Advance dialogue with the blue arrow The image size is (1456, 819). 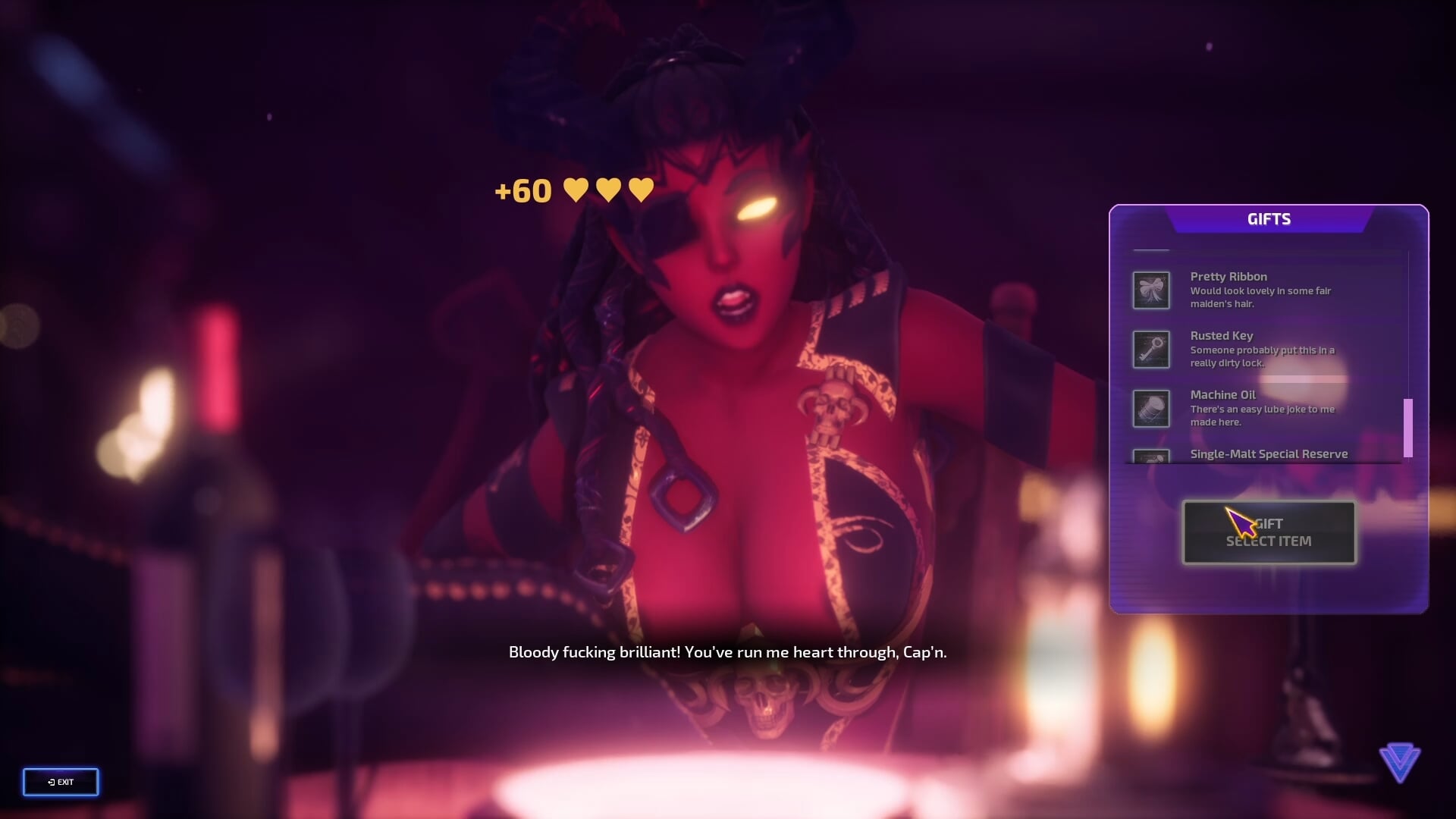coord(1399,761)
